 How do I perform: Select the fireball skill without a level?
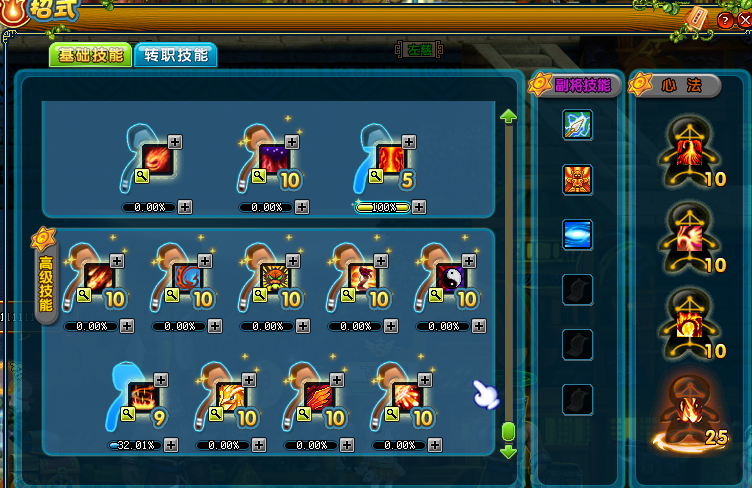156,158
